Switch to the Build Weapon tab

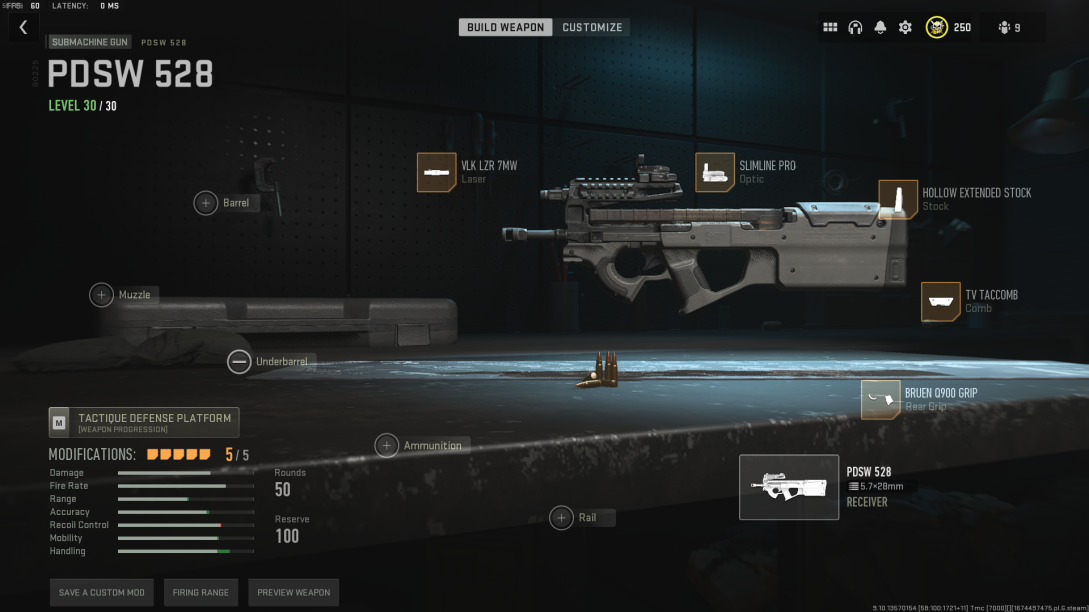pos(505,27)
